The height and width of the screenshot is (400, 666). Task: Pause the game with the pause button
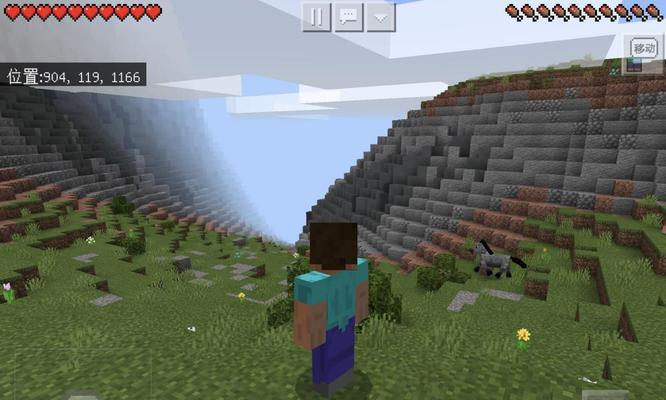(x=316, y=16)
